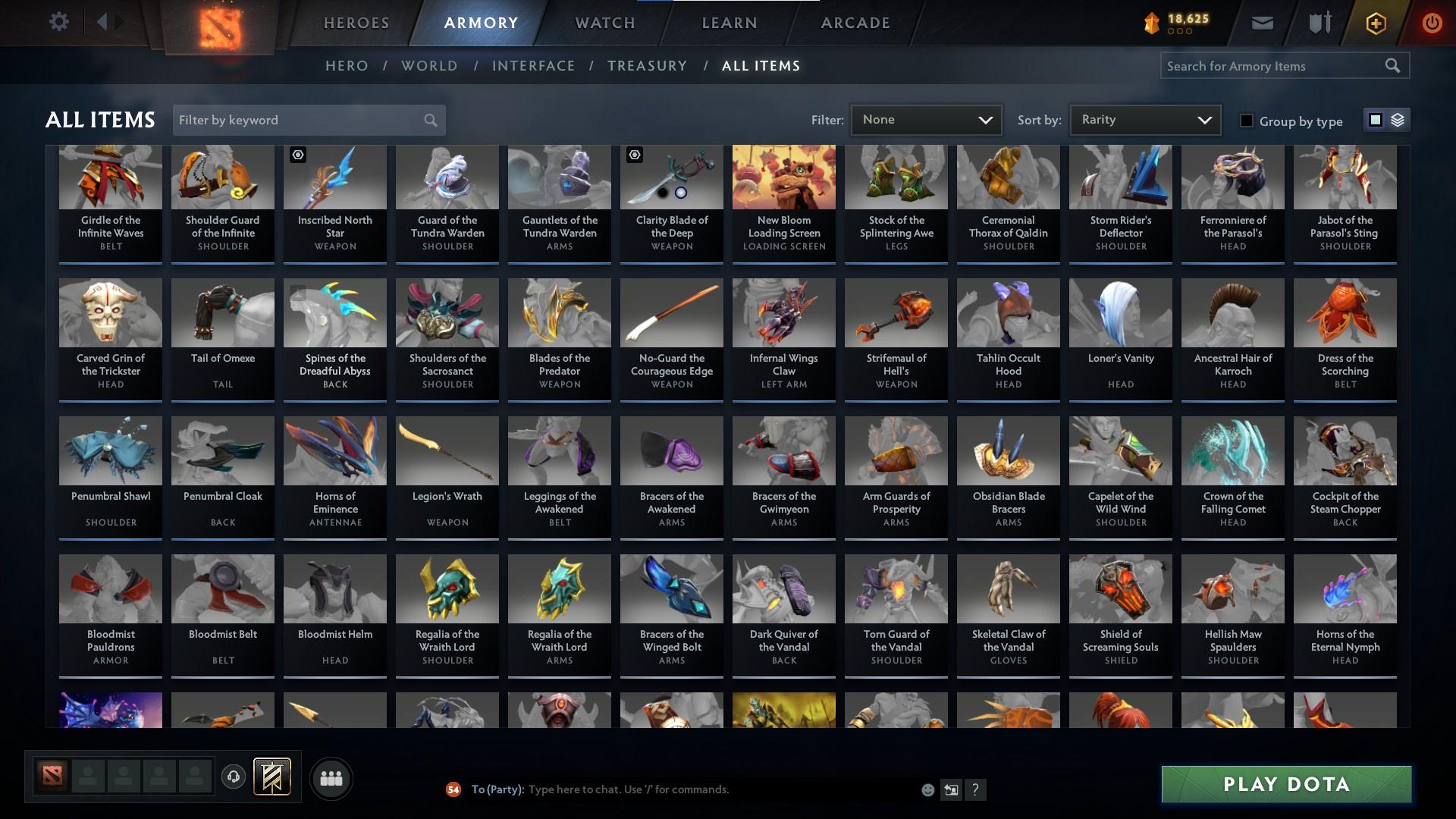The width and height of the screenshot is (1456, 819).
Task: Click the PLAY DOTA button
Action: pyautogui.click(x=1285, y=784)
